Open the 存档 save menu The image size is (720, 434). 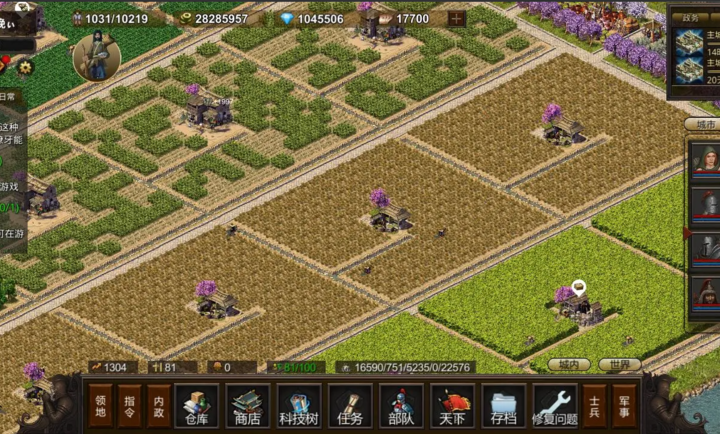503,405
